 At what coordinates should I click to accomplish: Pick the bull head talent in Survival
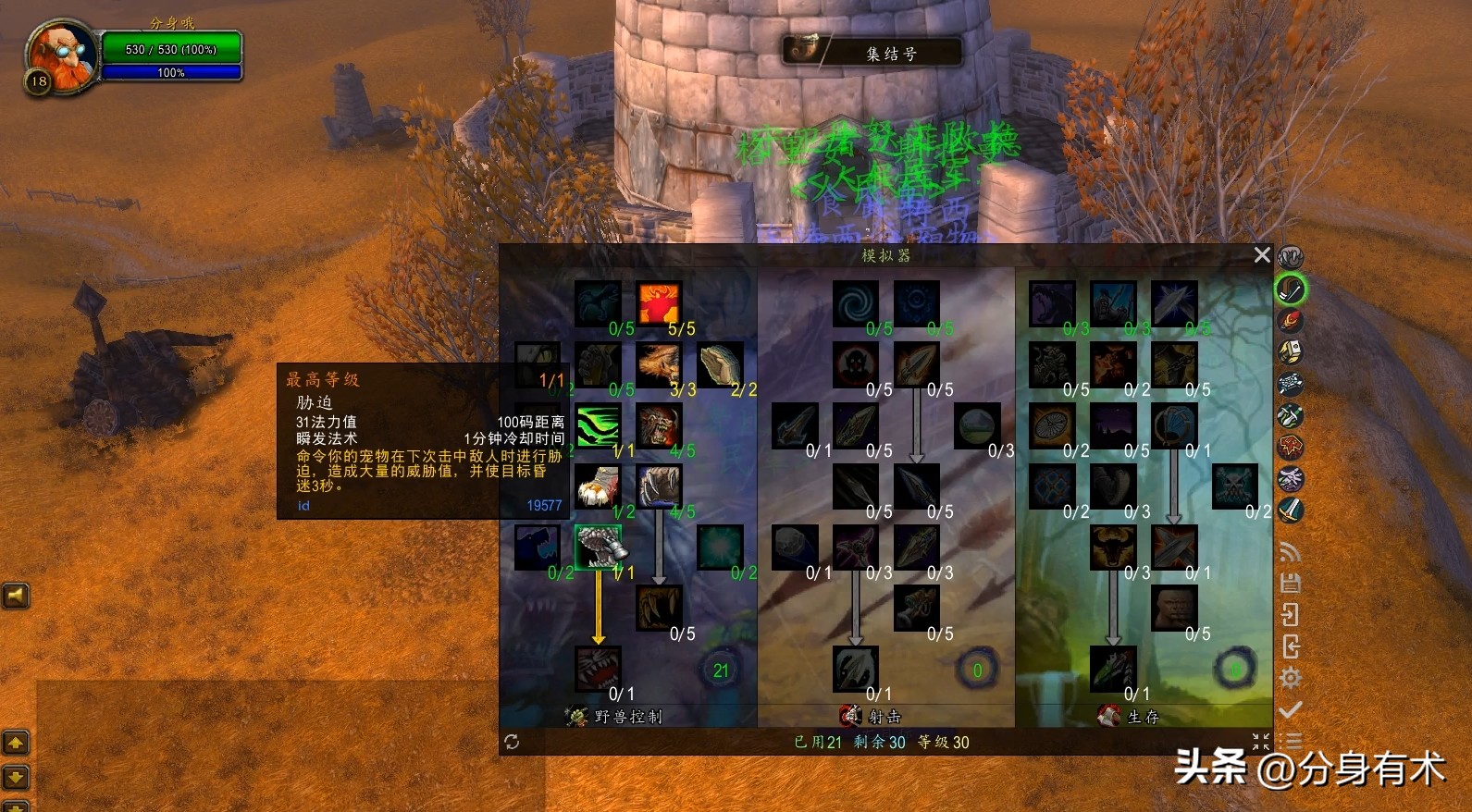tap(1113, 547)
